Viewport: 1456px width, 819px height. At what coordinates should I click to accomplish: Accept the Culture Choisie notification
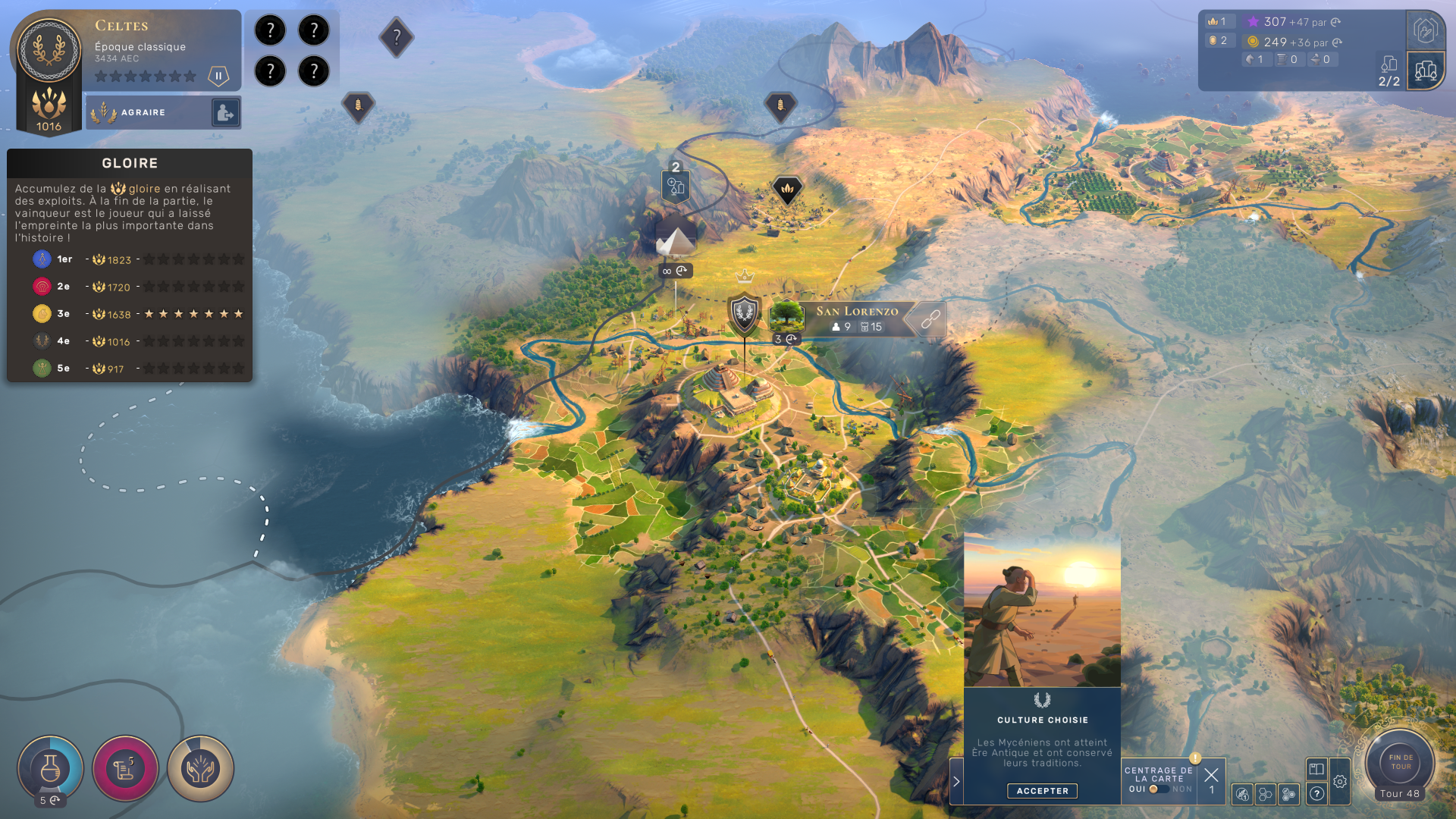click(1042, 791)
